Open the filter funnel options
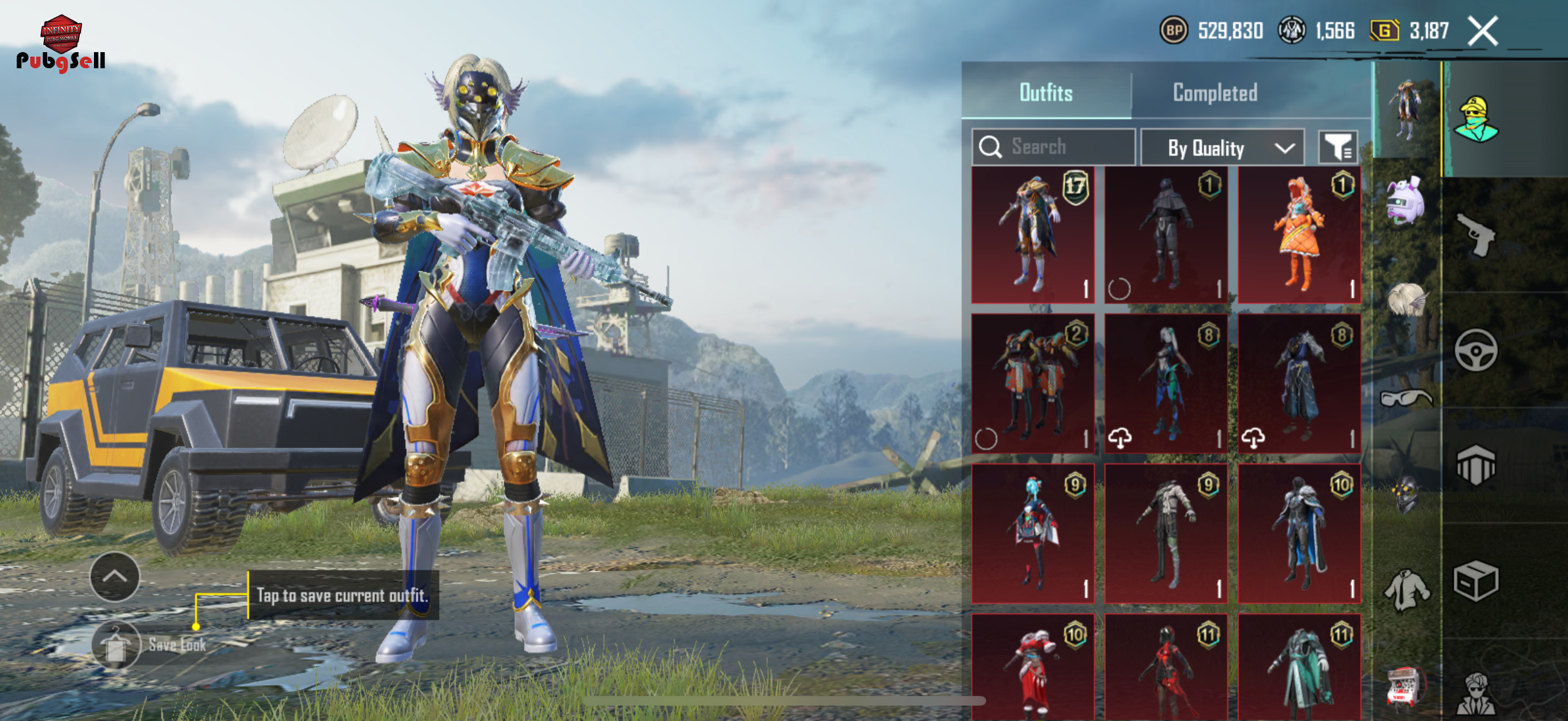The height and width of the screenshot is (721, 1568). [1338, 148]
